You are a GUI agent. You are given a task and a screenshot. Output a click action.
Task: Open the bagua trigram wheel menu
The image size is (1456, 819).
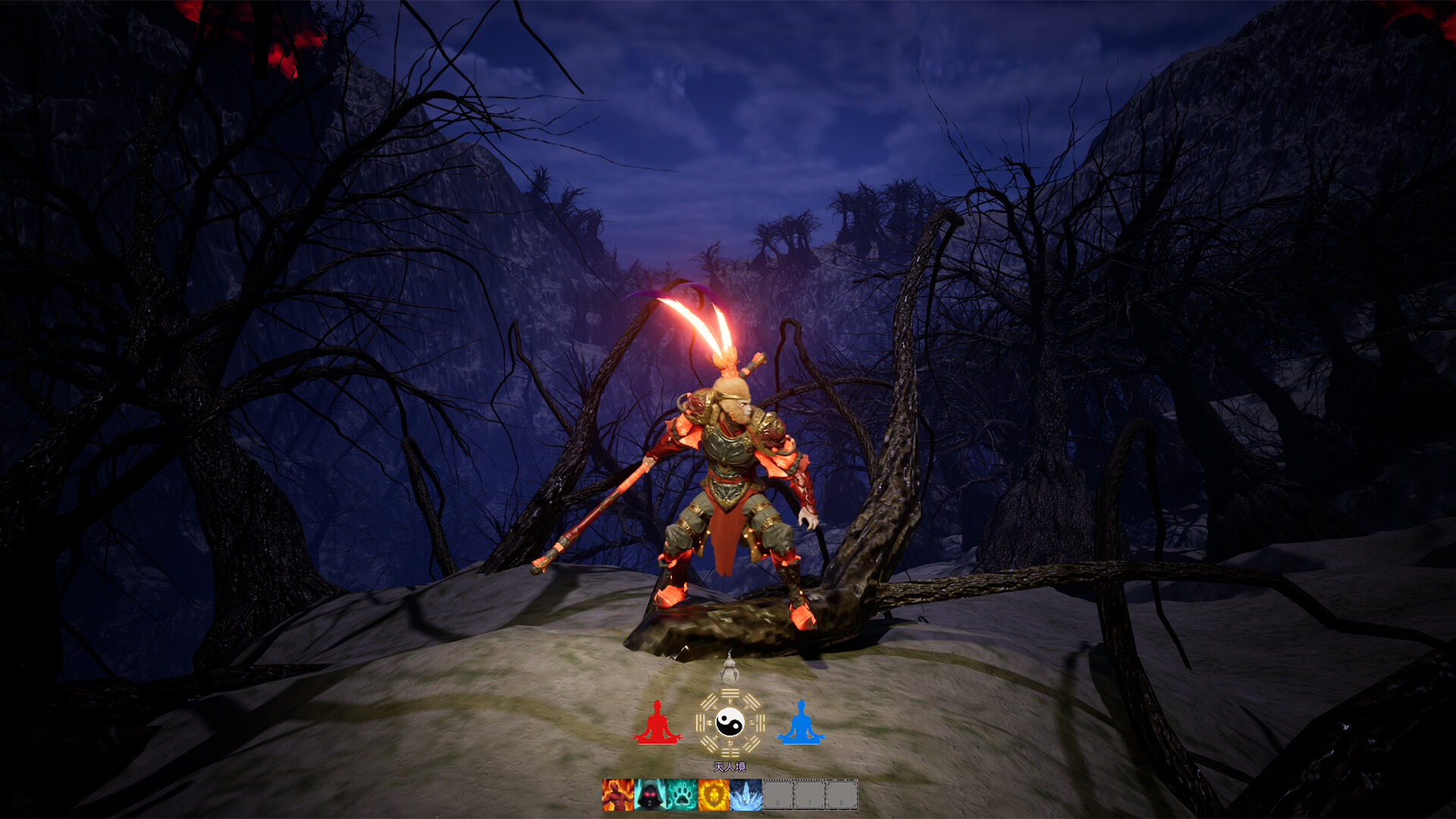730,692
